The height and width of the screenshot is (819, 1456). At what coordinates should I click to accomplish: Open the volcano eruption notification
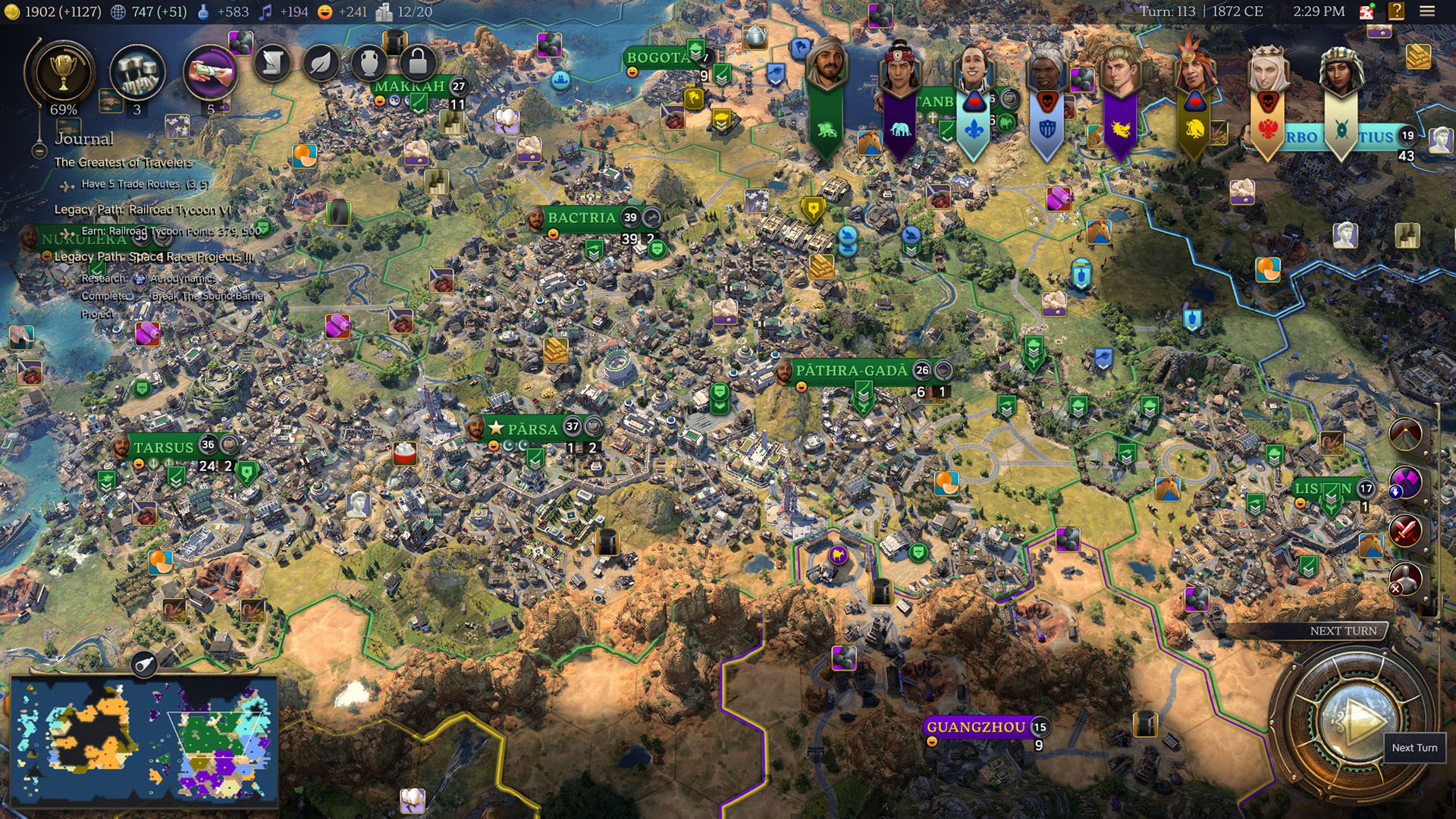point(1405,435)
